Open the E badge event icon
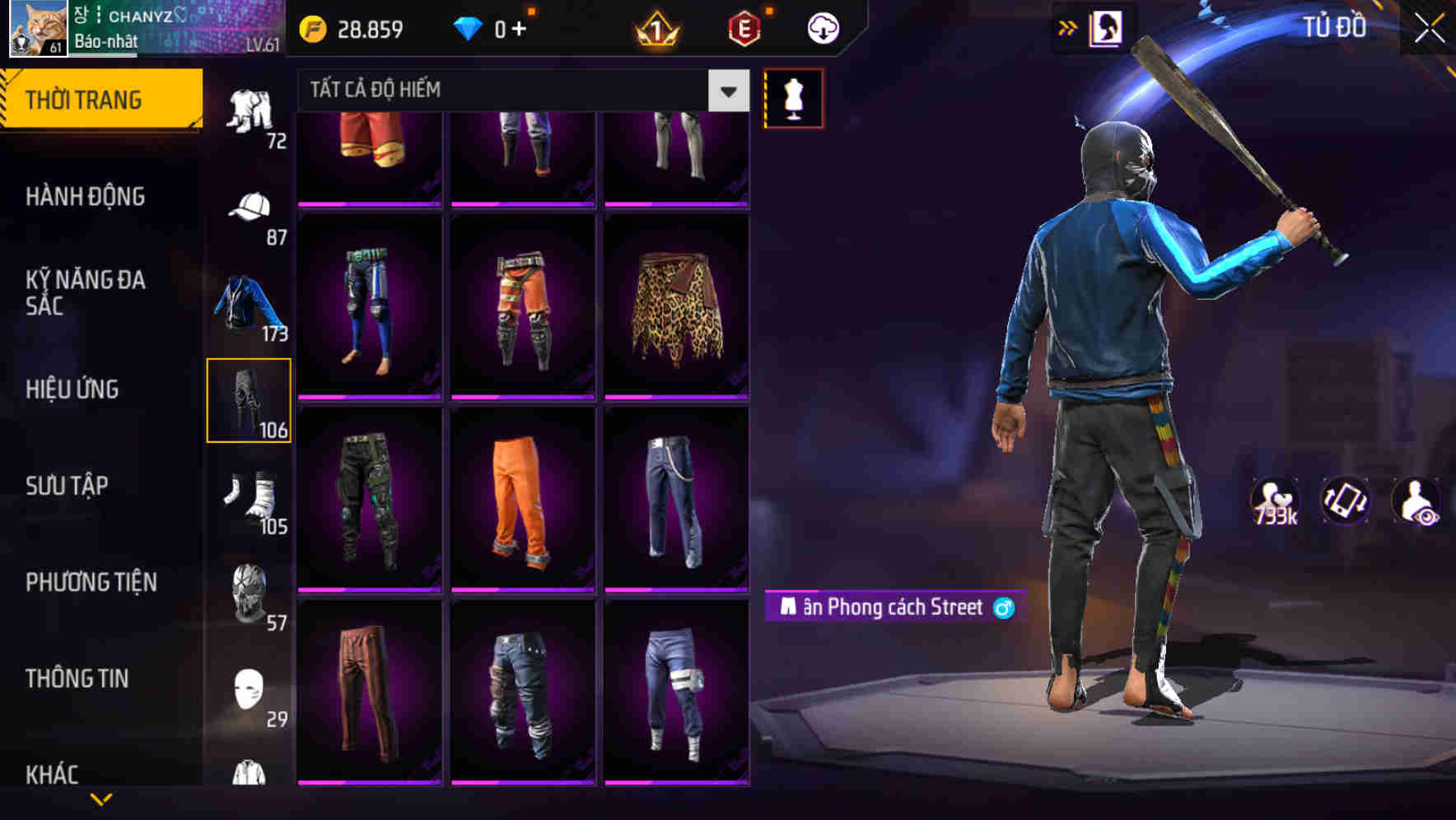The image size is (1456, 820). coord(745,27)
